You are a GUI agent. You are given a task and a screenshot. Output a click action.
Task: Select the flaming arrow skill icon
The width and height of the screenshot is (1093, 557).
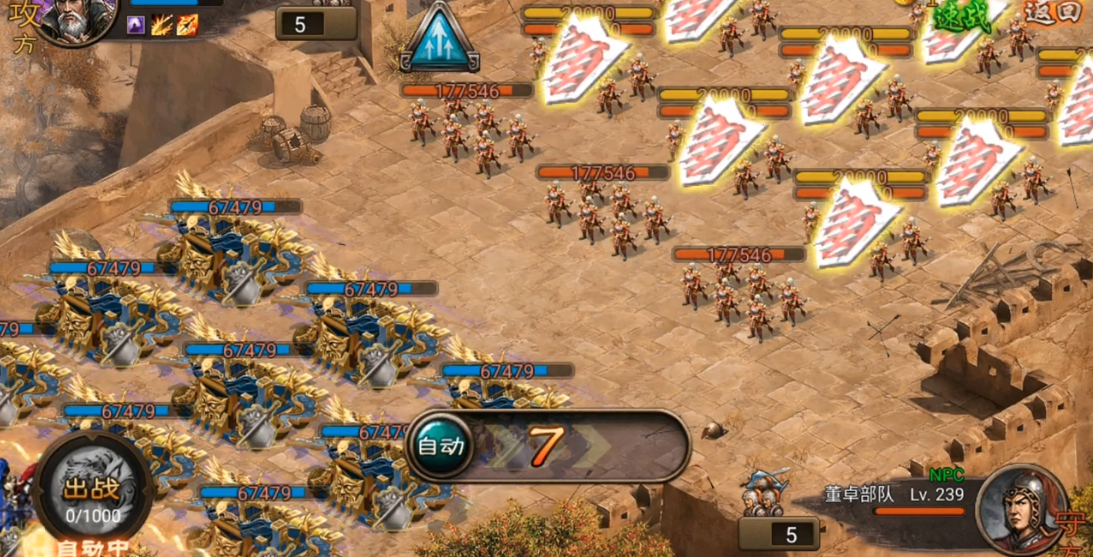pos(187,25)
